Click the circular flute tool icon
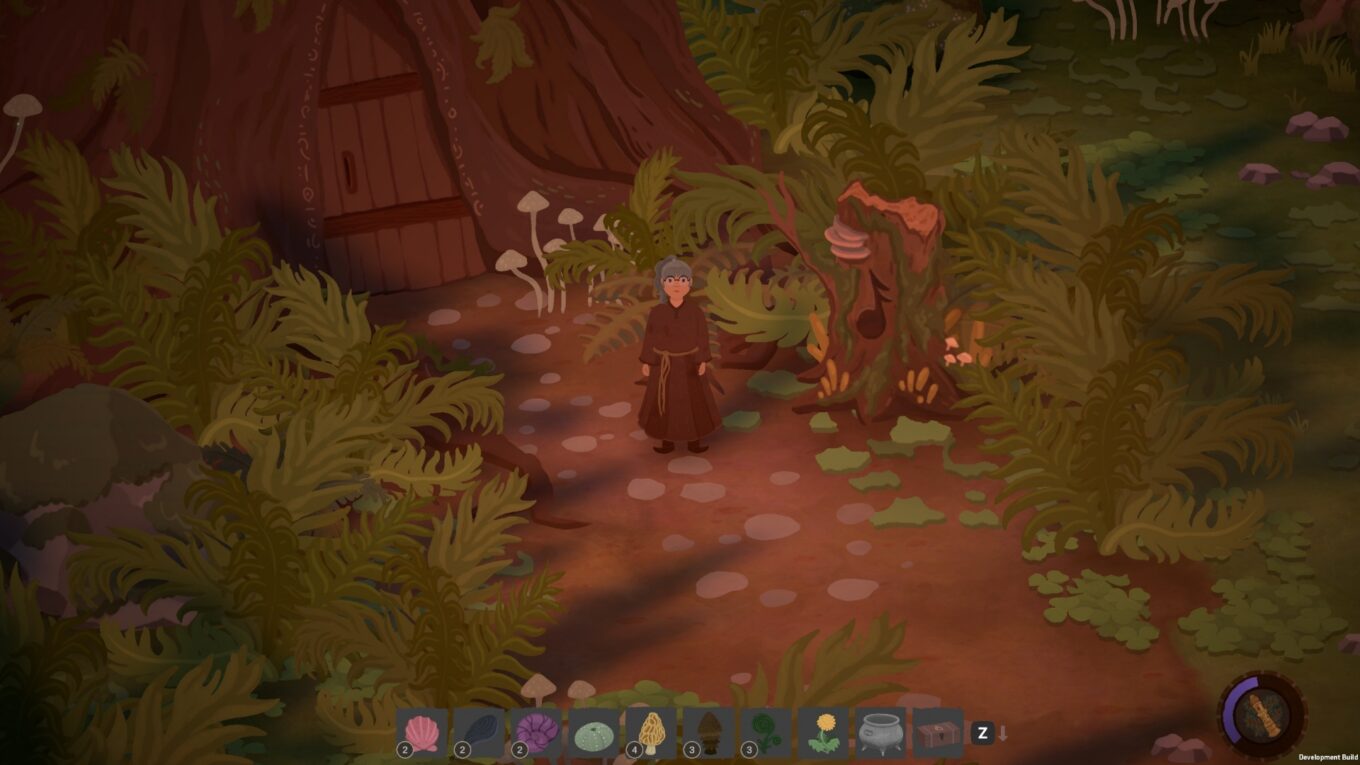 (x=1262, y=714)
